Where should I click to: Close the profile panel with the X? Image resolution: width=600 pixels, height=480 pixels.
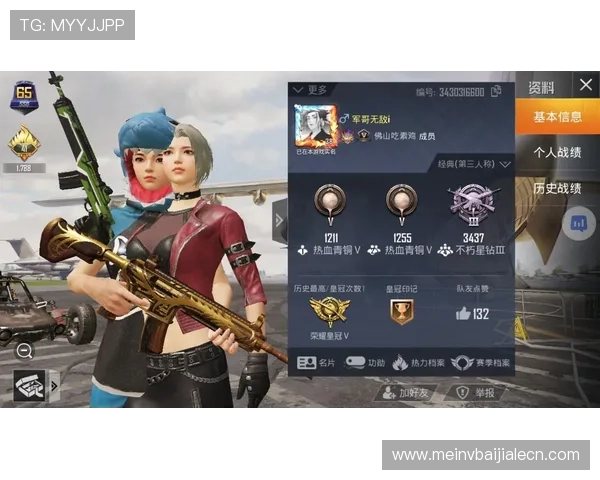point(586,85)
